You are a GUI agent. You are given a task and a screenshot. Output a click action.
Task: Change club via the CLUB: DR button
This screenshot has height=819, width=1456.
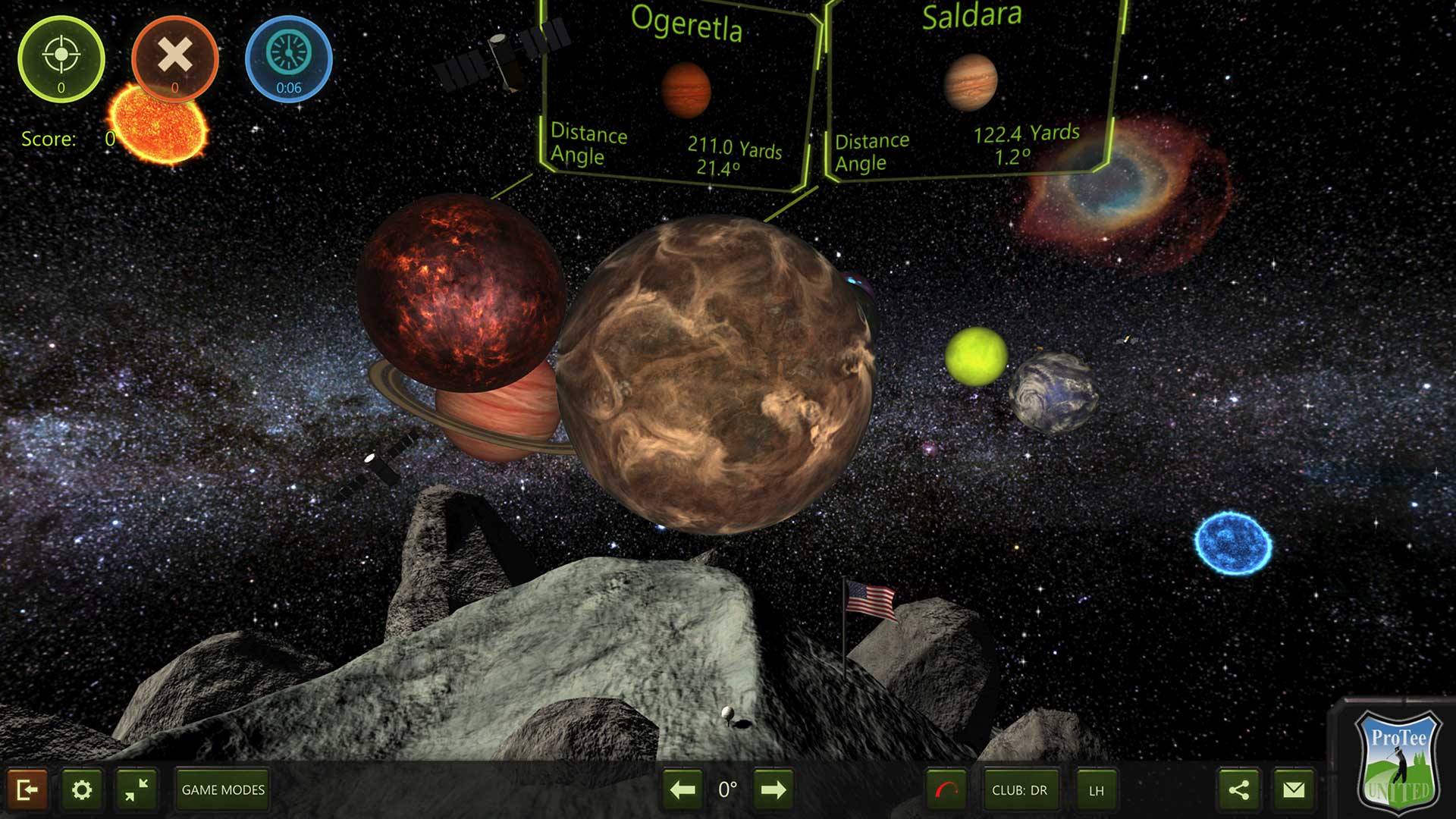1019,790
